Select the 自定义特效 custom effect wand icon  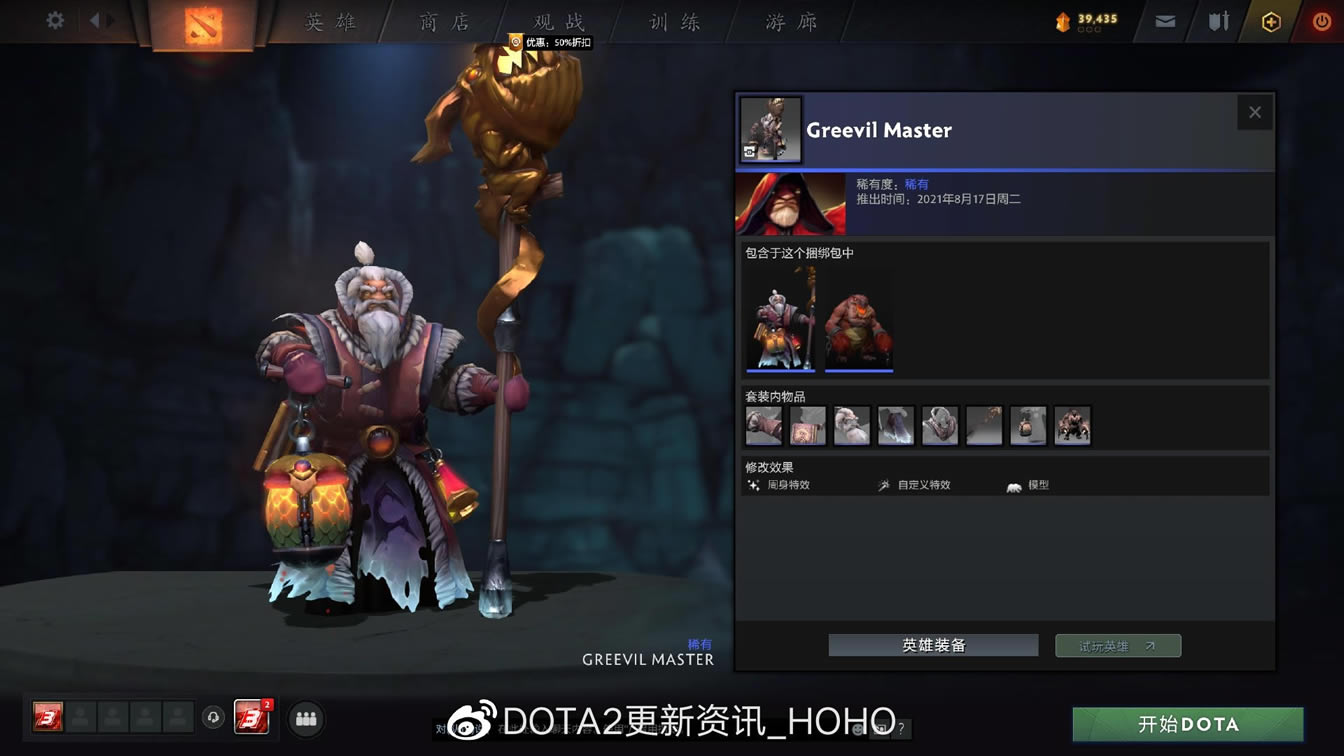883,483
